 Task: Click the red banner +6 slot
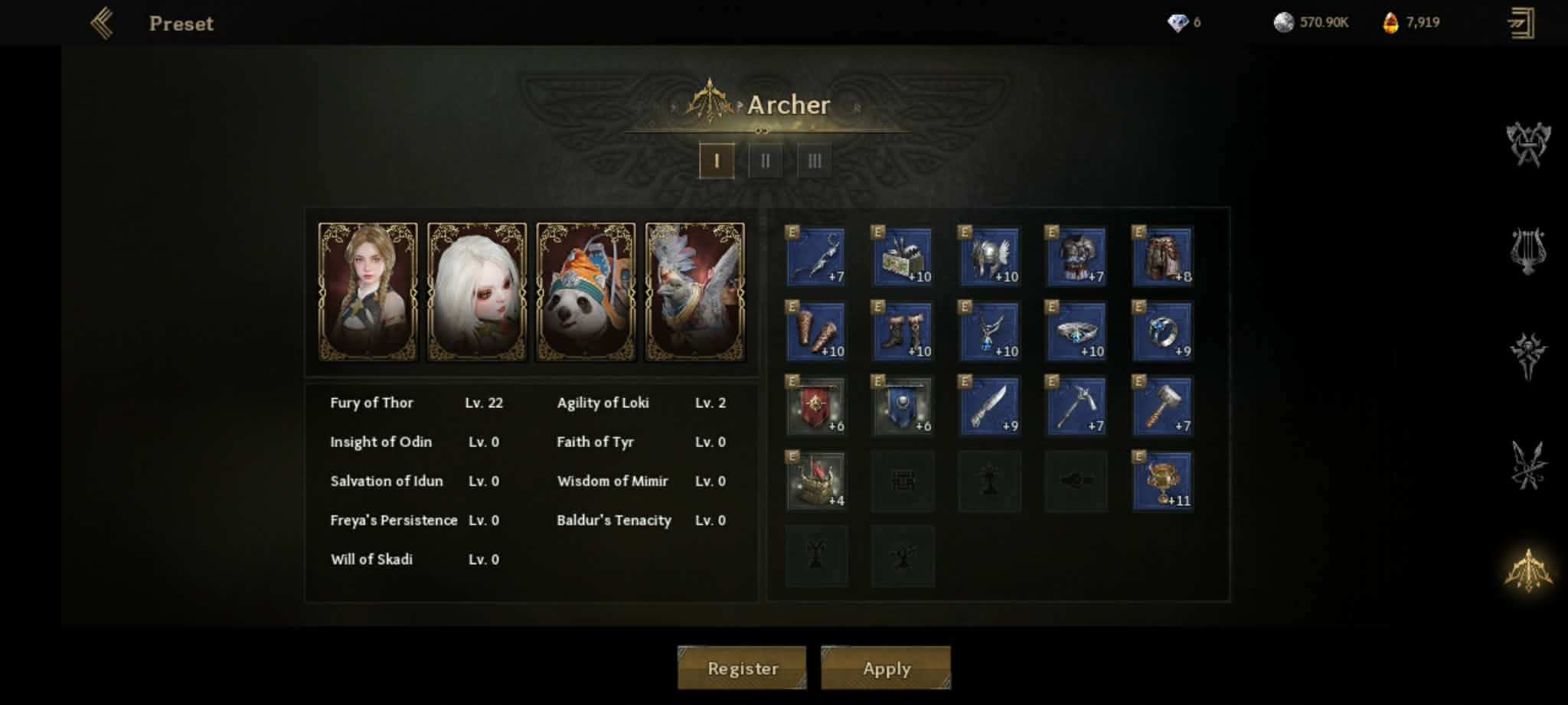point(816,406)
